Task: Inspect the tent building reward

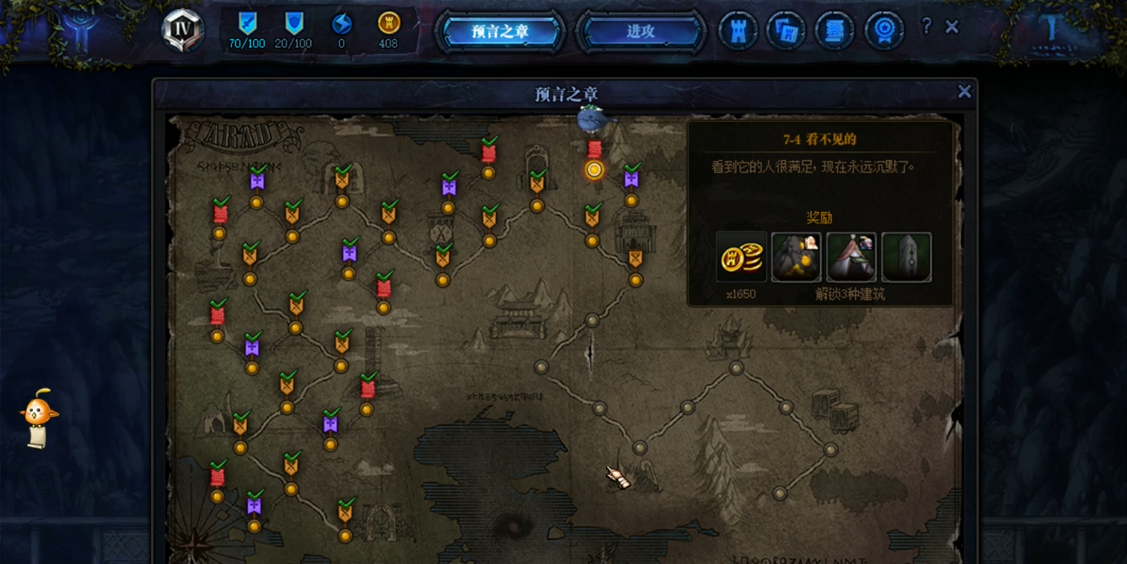Action: pos(851,258)
